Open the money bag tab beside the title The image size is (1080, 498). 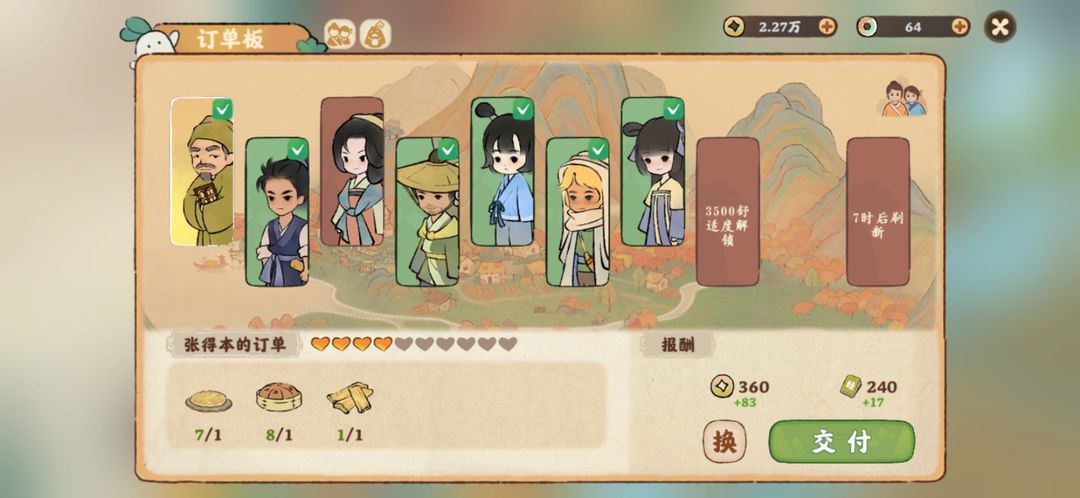(375, 35)
